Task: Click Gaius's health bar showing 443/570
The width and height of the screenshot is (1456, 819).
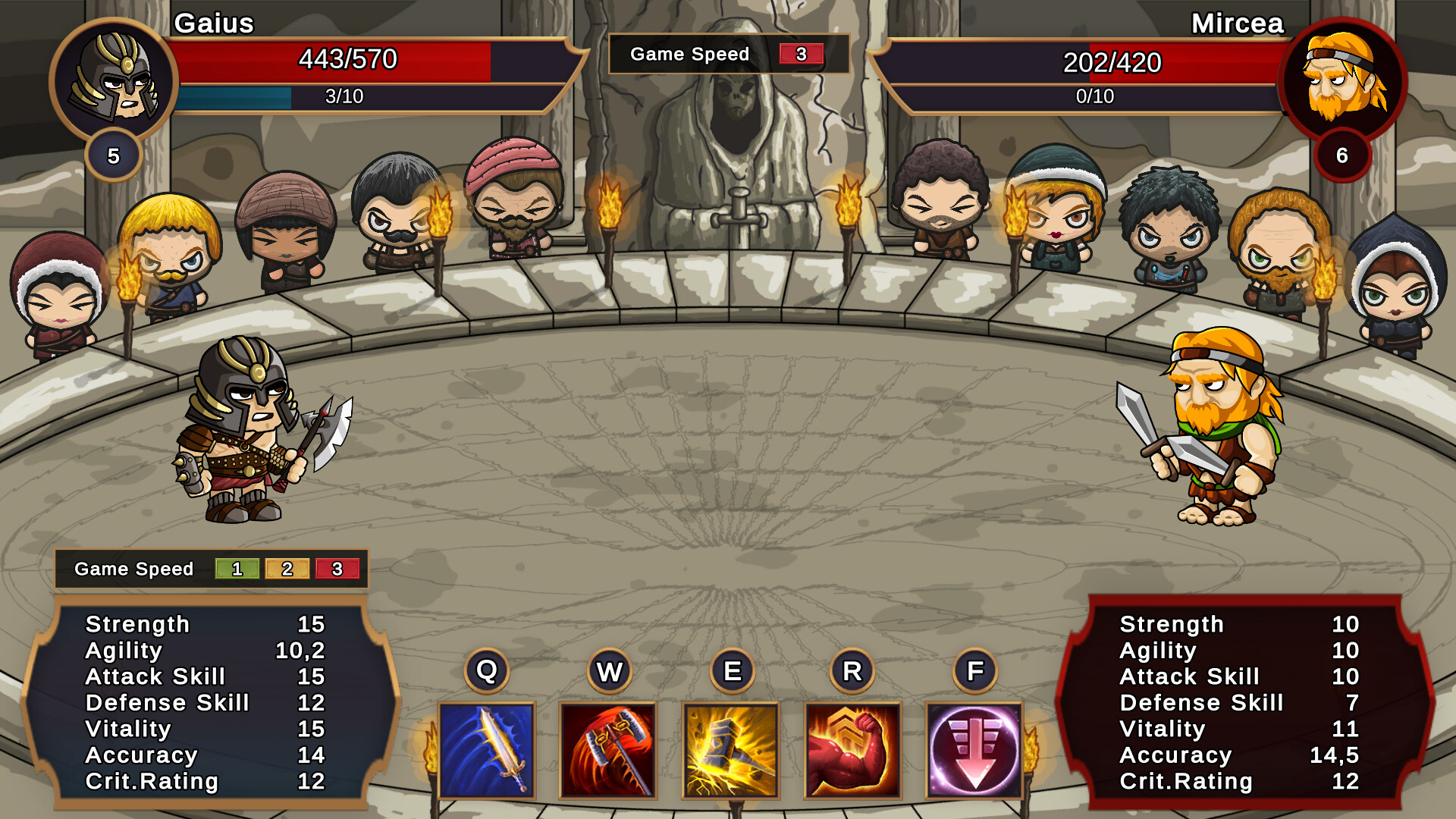Action: pos(349,60)
